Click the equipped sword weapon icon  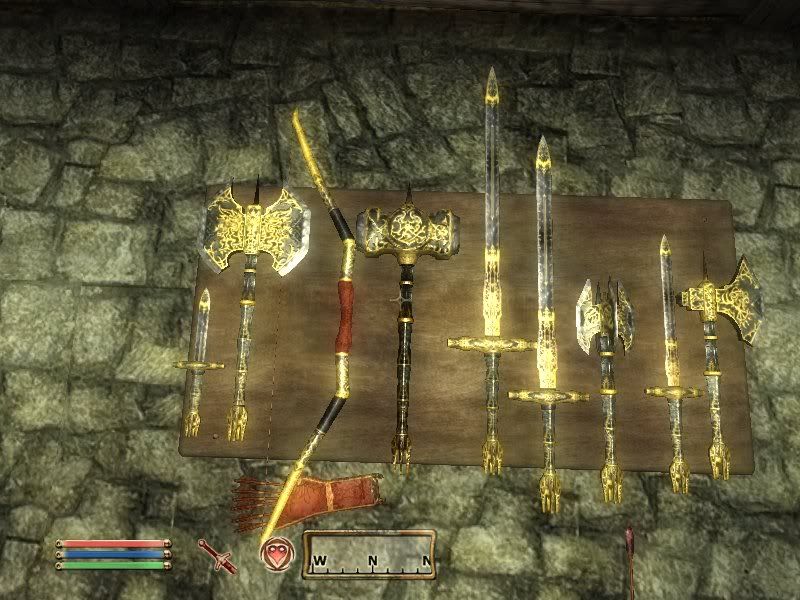[215, 553]
